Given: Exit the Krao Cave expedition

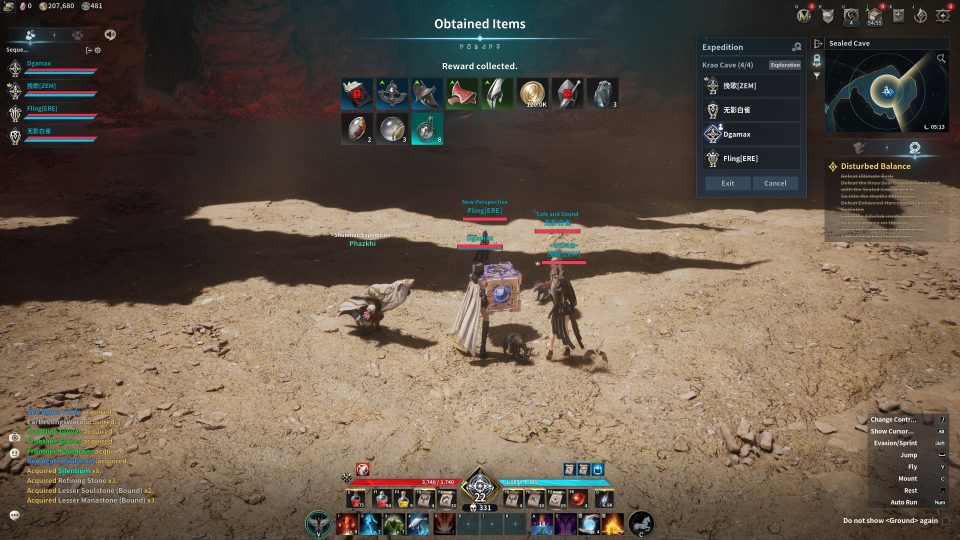Looking at the screenshot, I should tap(727, 183).
